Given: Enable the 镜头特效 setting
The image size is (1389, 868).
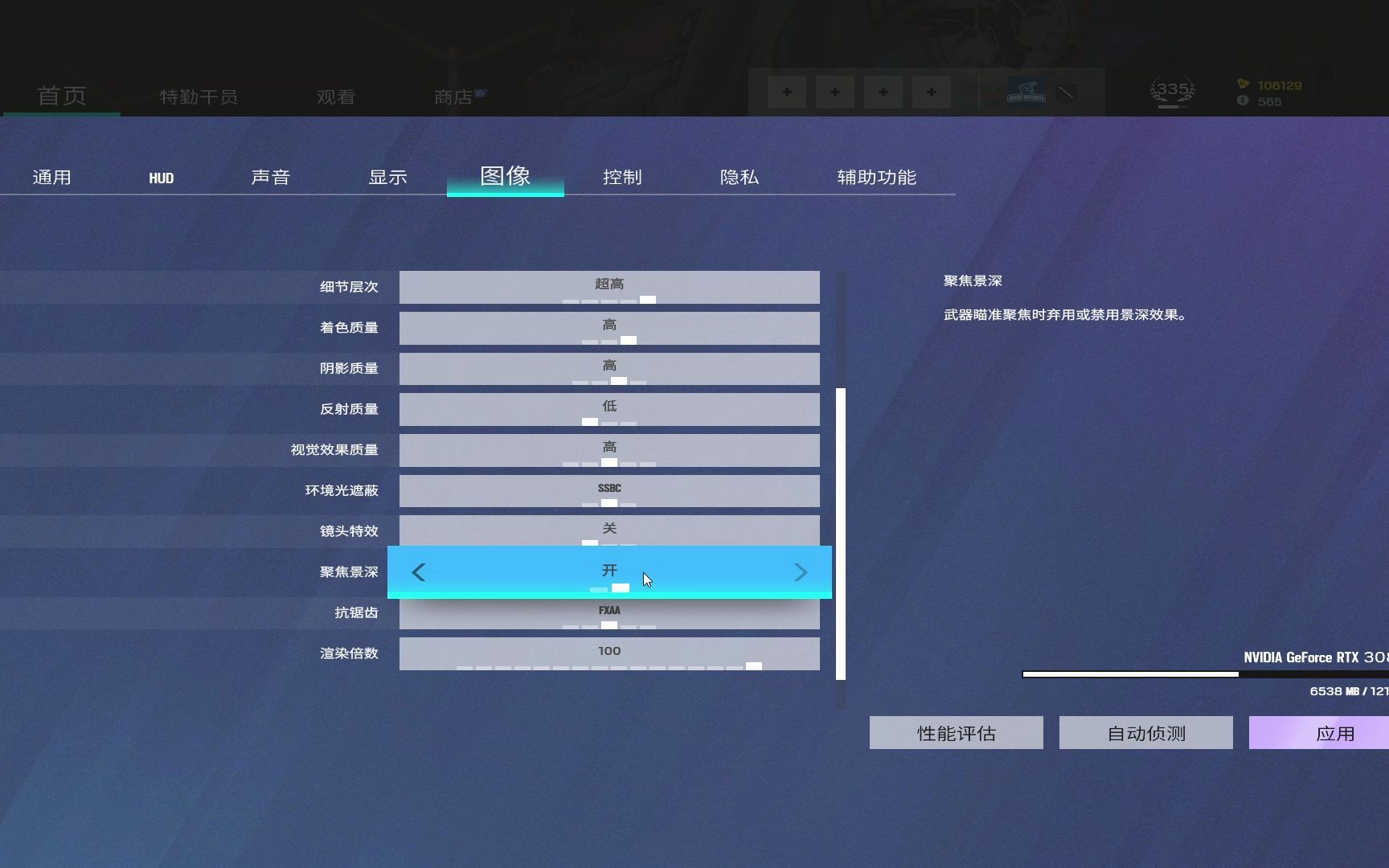Looking at the screenshot, I should tap(609, 530).
